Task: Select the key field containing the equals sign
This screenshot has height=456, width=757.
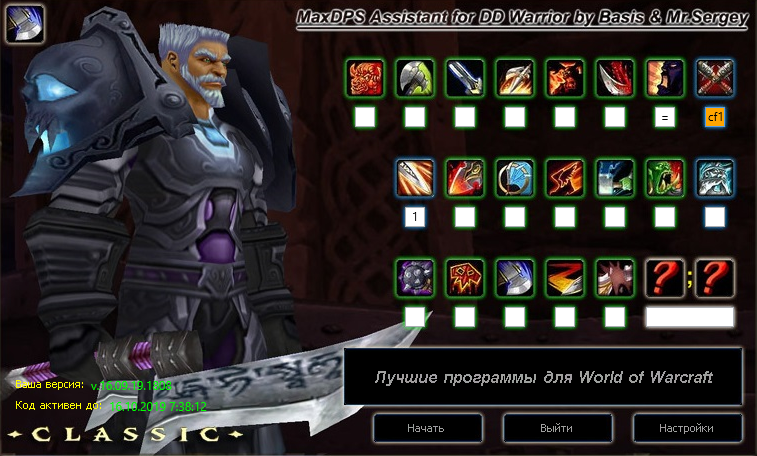Action: coord(665,117)
